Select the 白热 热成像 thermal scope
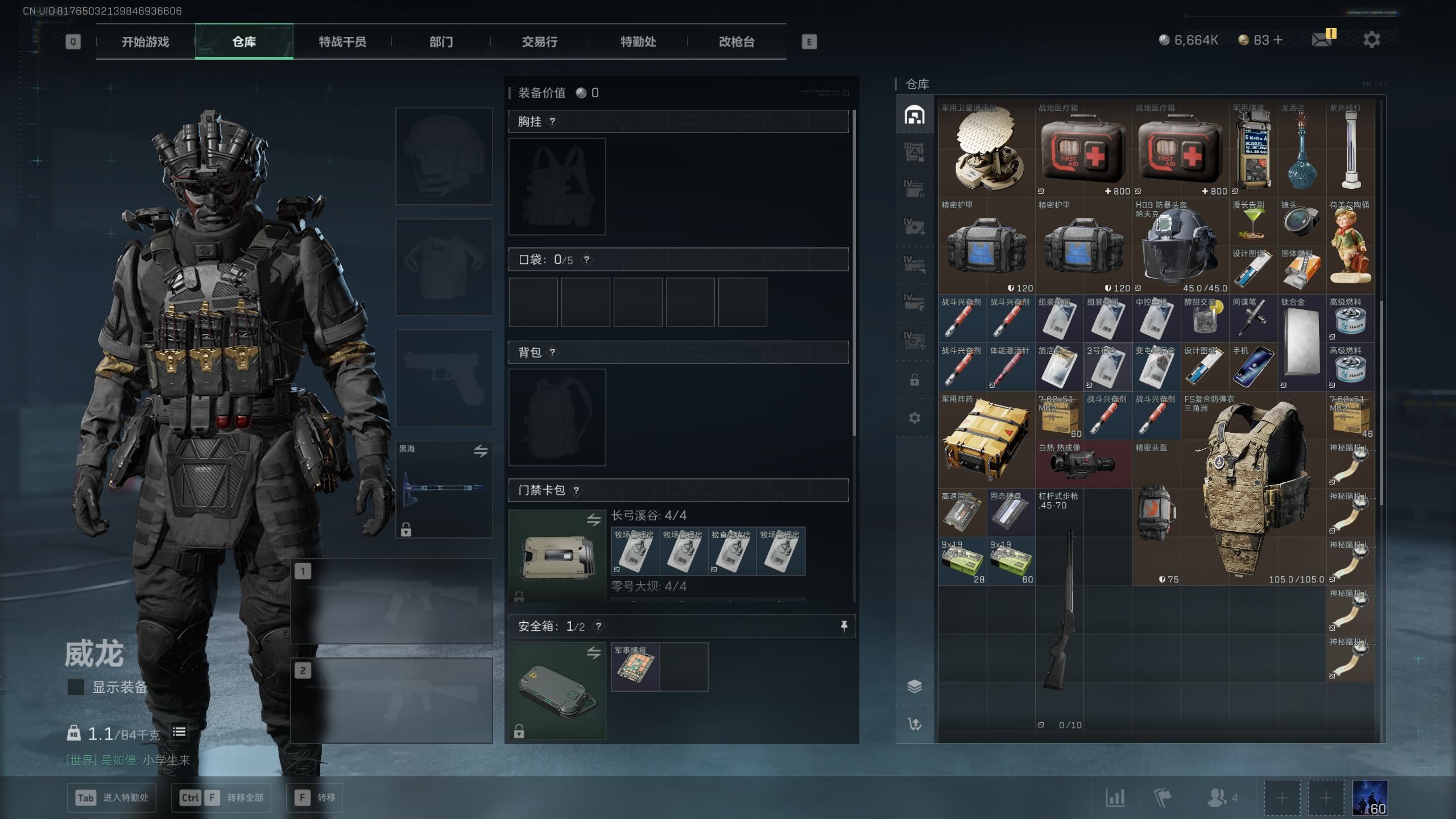This screenshot has height=819, width=1456. (1083, 465)
